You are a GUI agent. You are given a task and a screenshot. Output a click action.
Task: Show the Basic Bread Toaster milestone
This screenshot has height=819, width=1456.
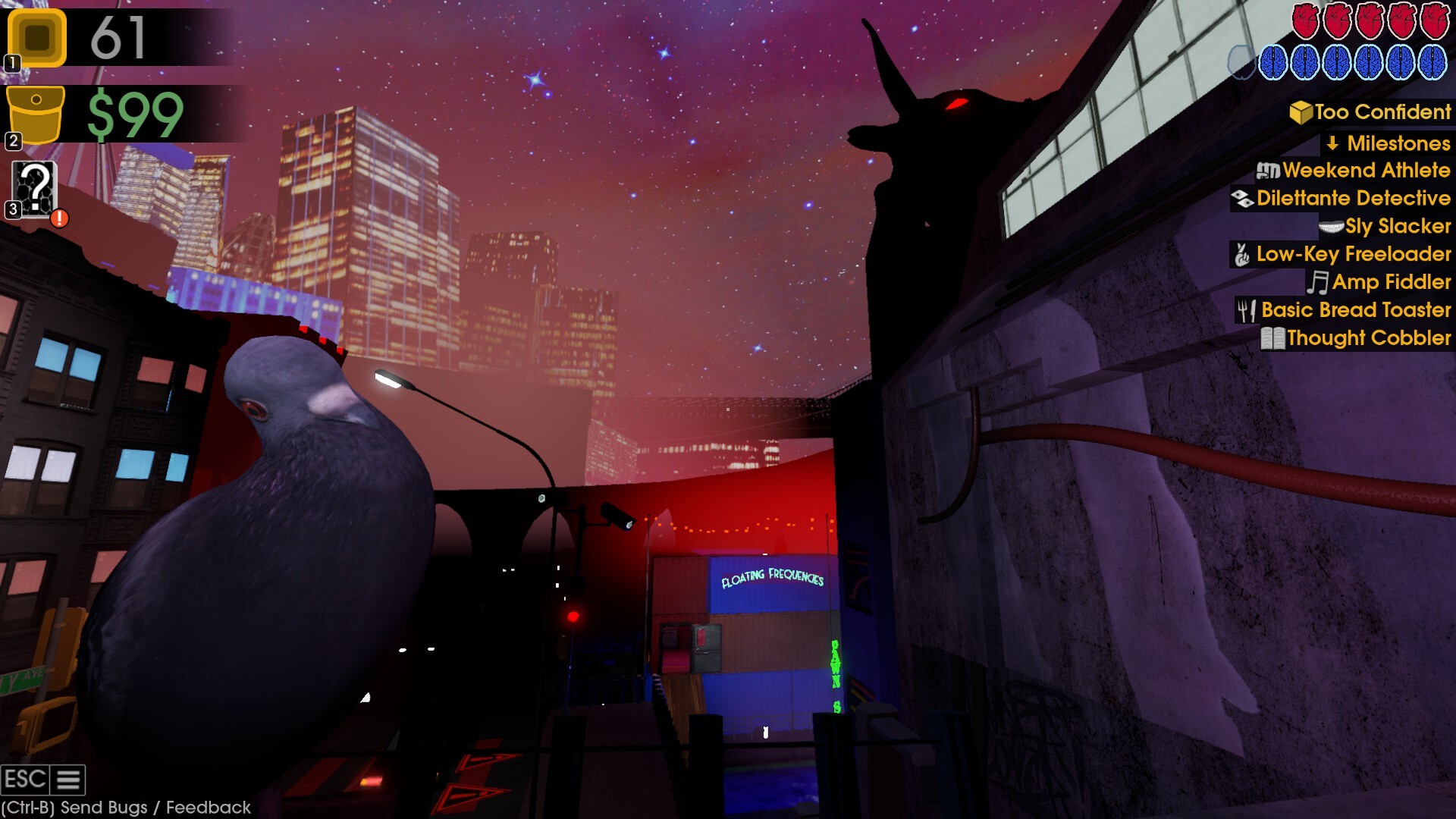pyautogui.click(x=1345, y=310)
